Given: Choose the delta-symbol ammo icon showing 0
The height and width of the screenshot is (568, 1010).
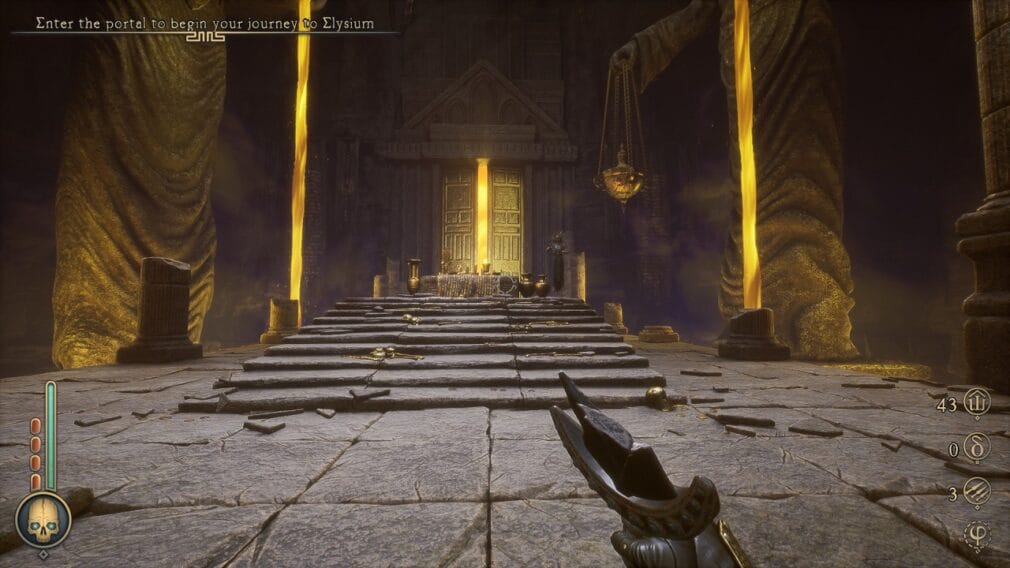Looking at the screenshot, I should coord(975,448).
